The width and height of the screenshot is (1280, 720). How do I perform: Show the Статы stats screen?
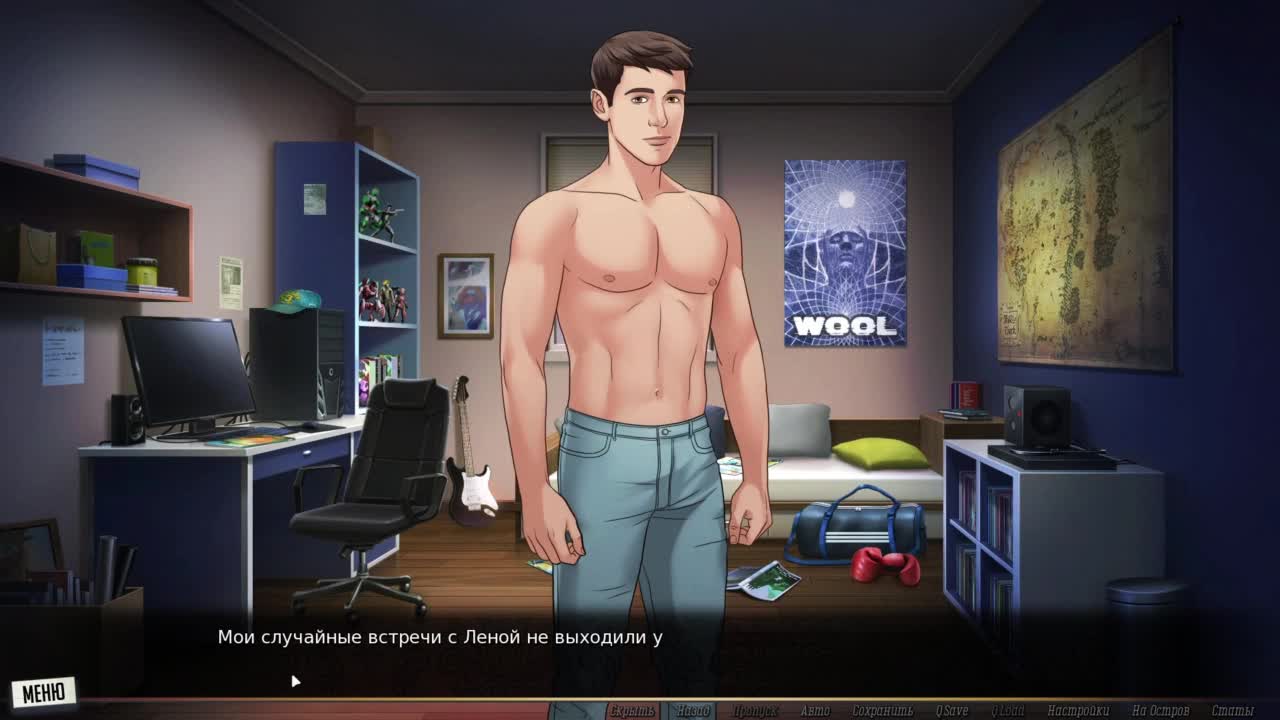[x=1232, y=711]
